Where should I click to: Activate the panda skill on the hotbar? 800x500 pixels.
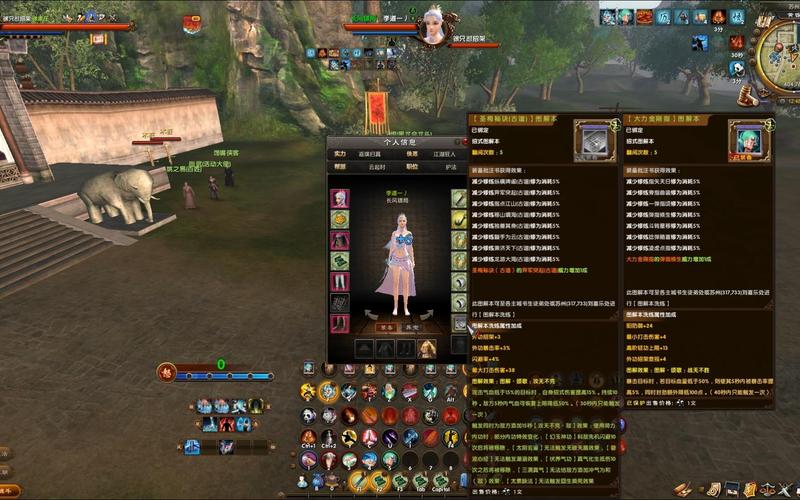click(309, 415)
